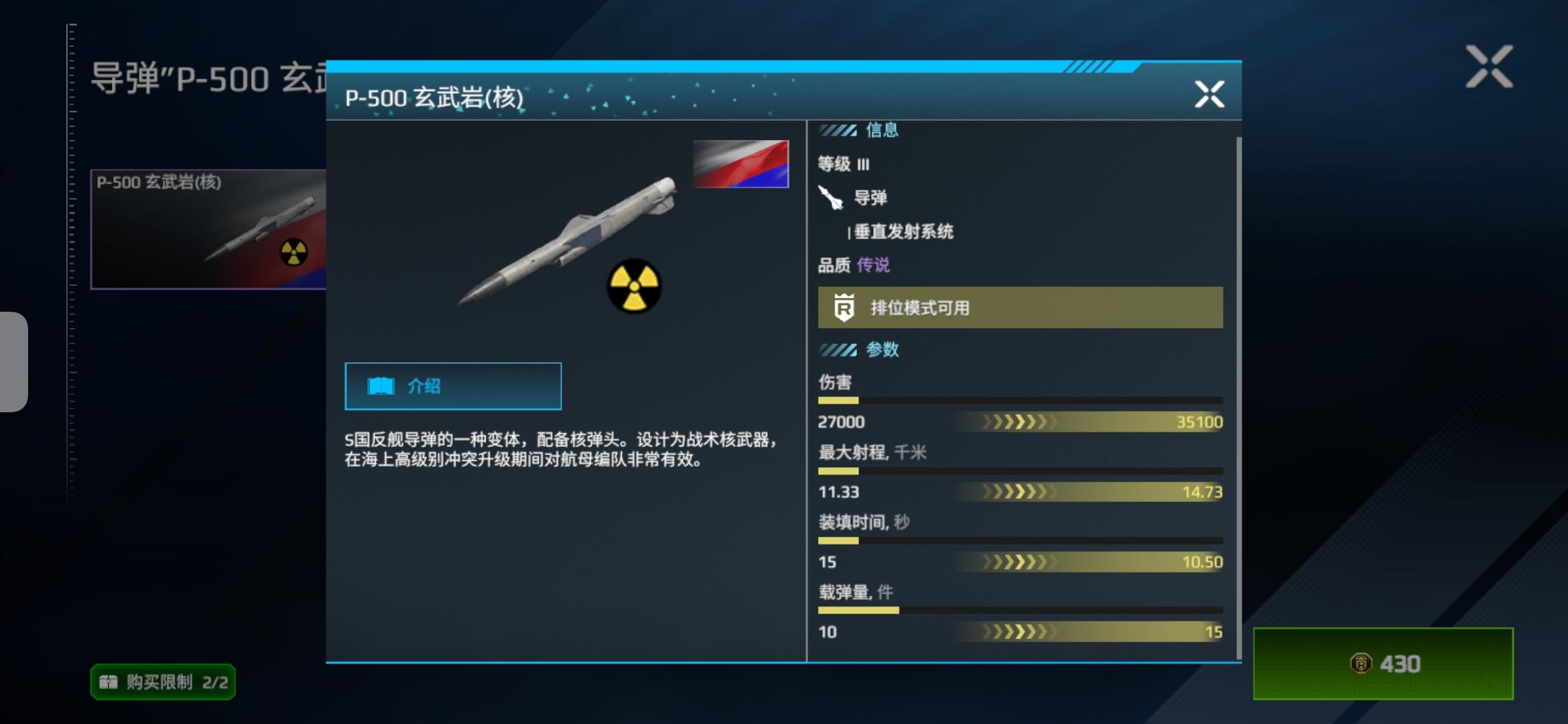This screenshot has width=1568, height=724.
Task: Open the 介绍 introduction panel
Action: click(452, 385)
